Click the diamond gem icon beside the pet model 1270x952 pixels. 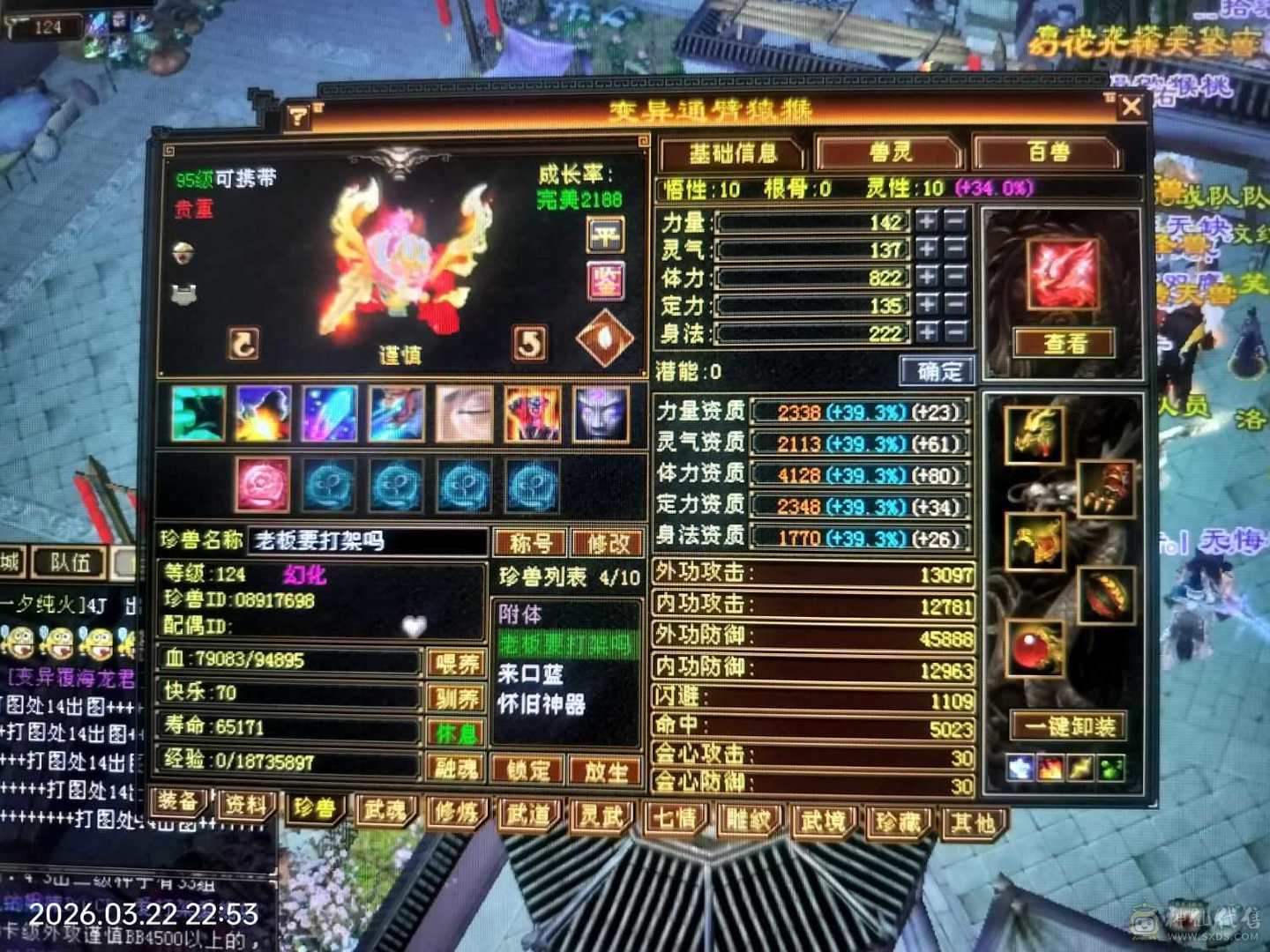click(604, 336)
